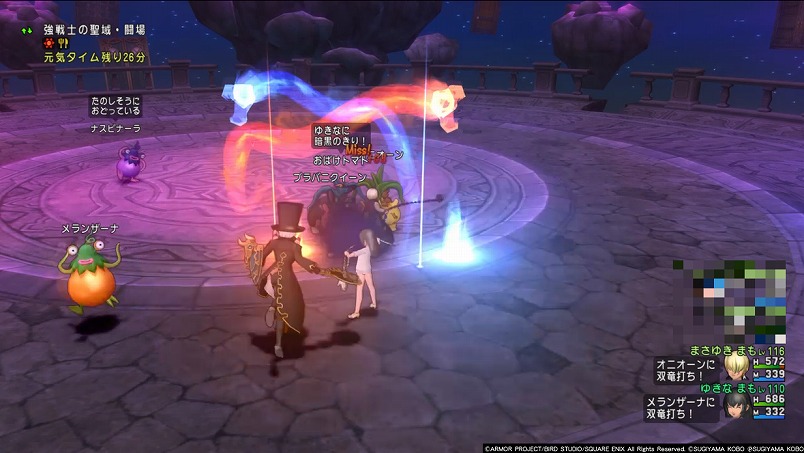
Task: Click the red flower status icon
Action: pos(48,45)
